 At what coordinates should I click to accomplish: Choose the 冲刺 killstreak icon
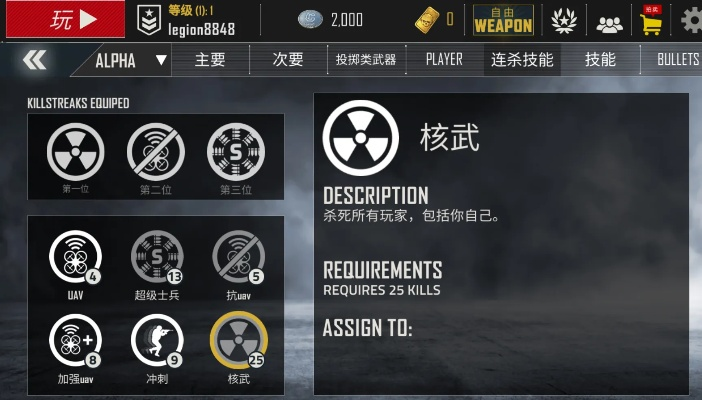click(x=157, y=340)
